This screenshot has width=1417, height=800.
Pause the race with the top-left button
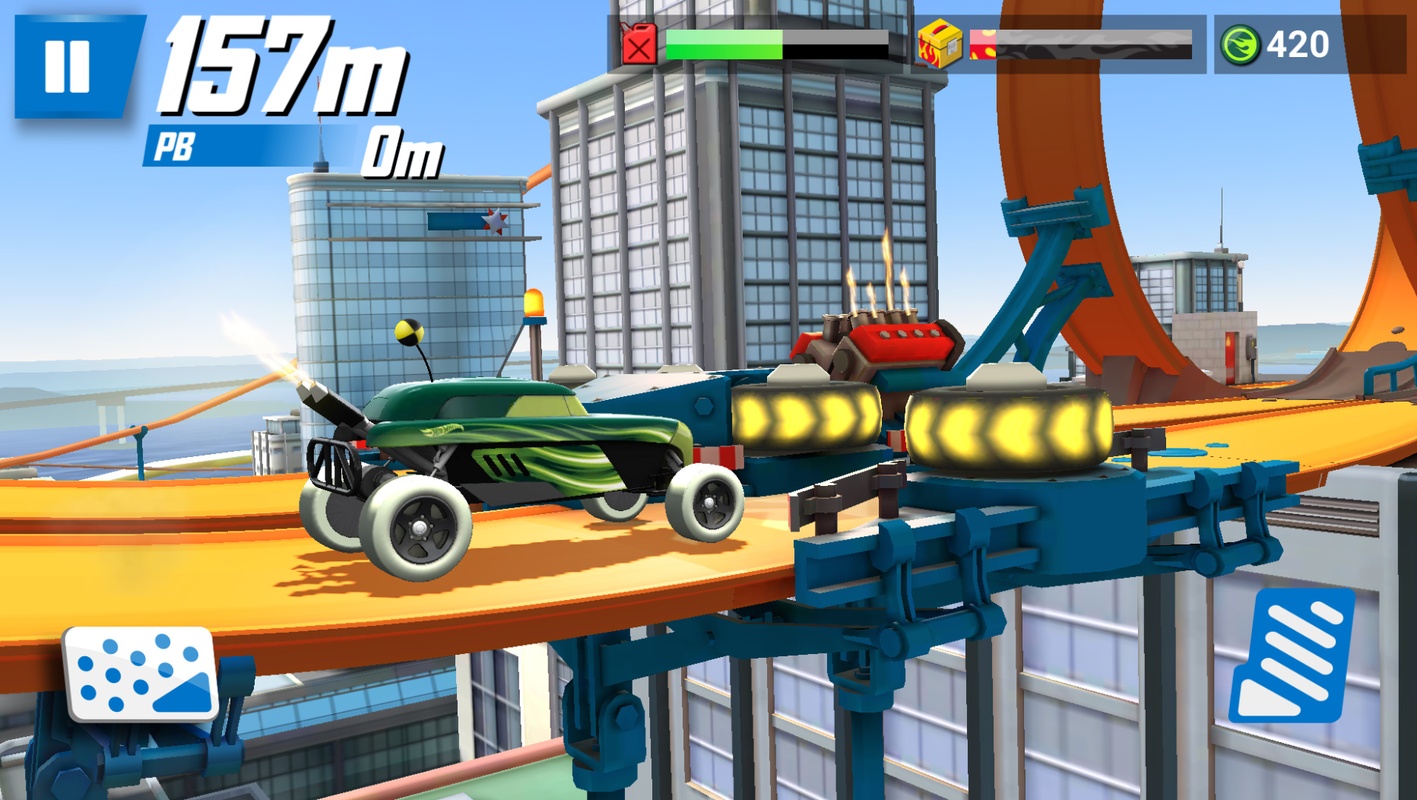tap(65, 62)
